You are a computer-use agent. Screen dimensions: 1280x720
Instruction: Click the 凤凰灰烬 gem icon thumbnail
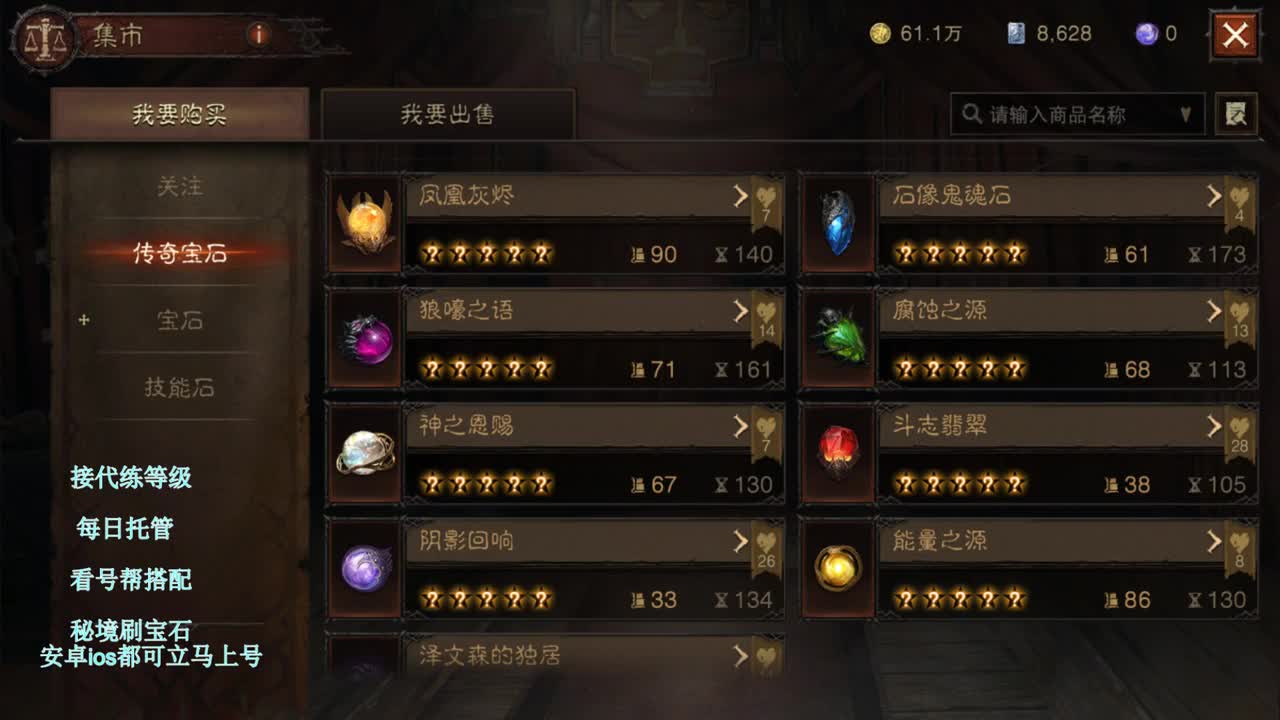362,223
